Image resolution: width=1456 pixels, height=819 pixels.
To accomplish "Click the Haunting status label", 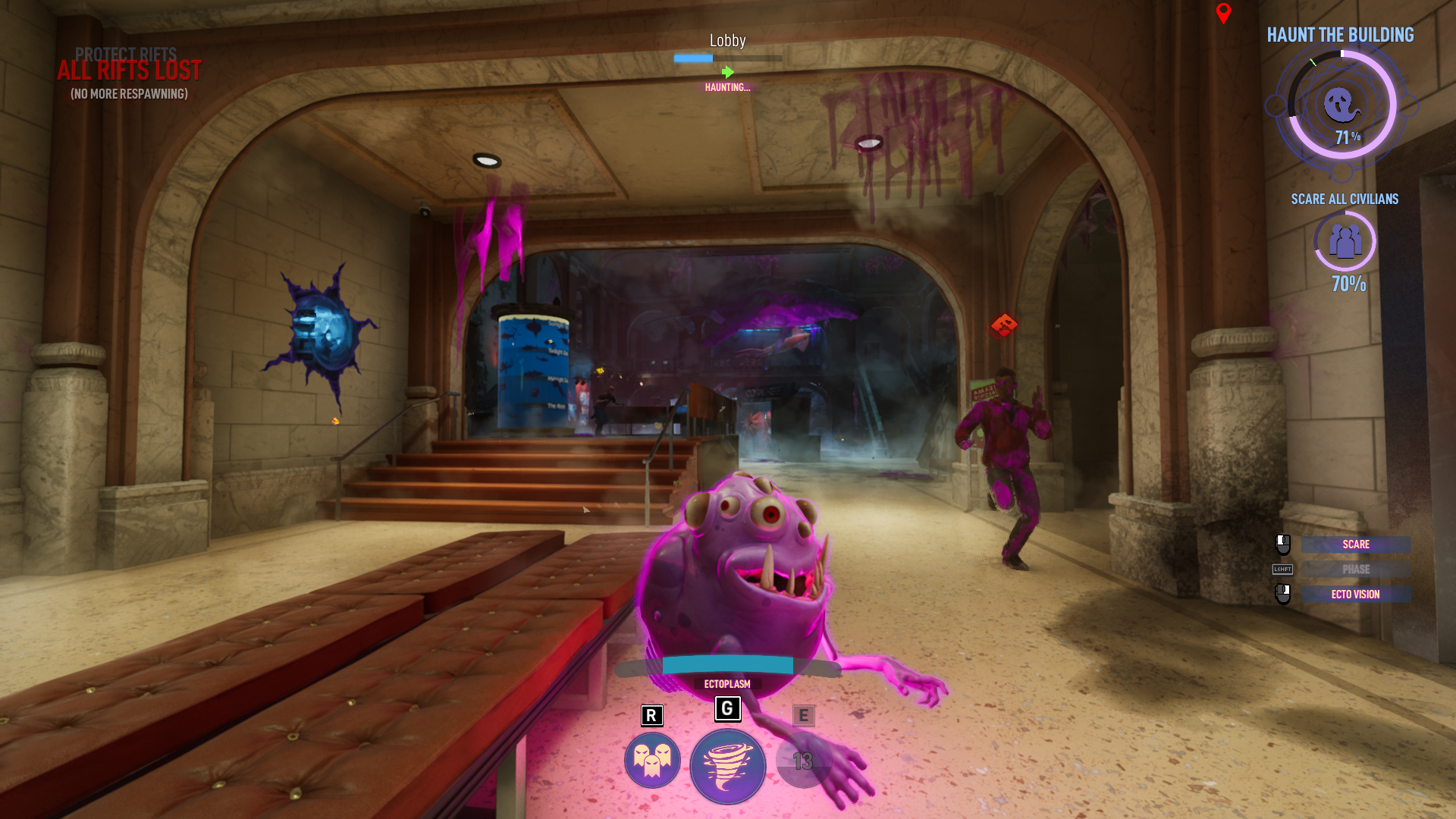I will click(x=726, y=87).
